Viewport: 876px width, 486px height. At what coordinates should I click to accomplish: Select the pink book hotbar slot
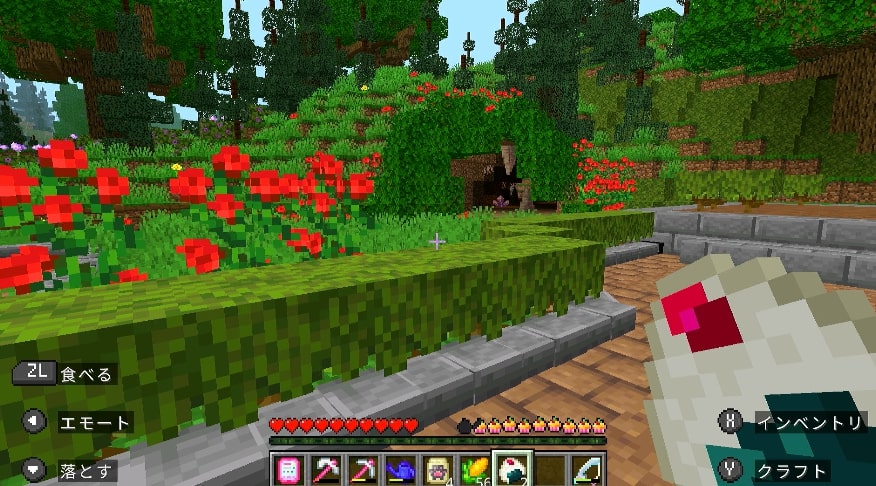(x=287, y=470)
